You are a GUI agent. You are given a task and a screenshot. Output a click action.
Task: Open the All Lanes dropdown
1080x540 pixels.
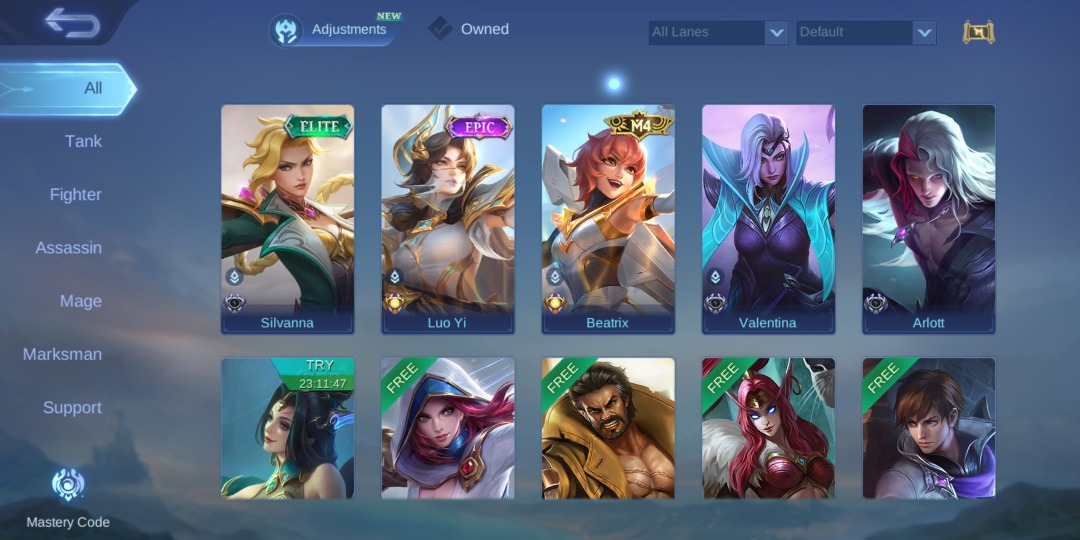tap(717, 32)
